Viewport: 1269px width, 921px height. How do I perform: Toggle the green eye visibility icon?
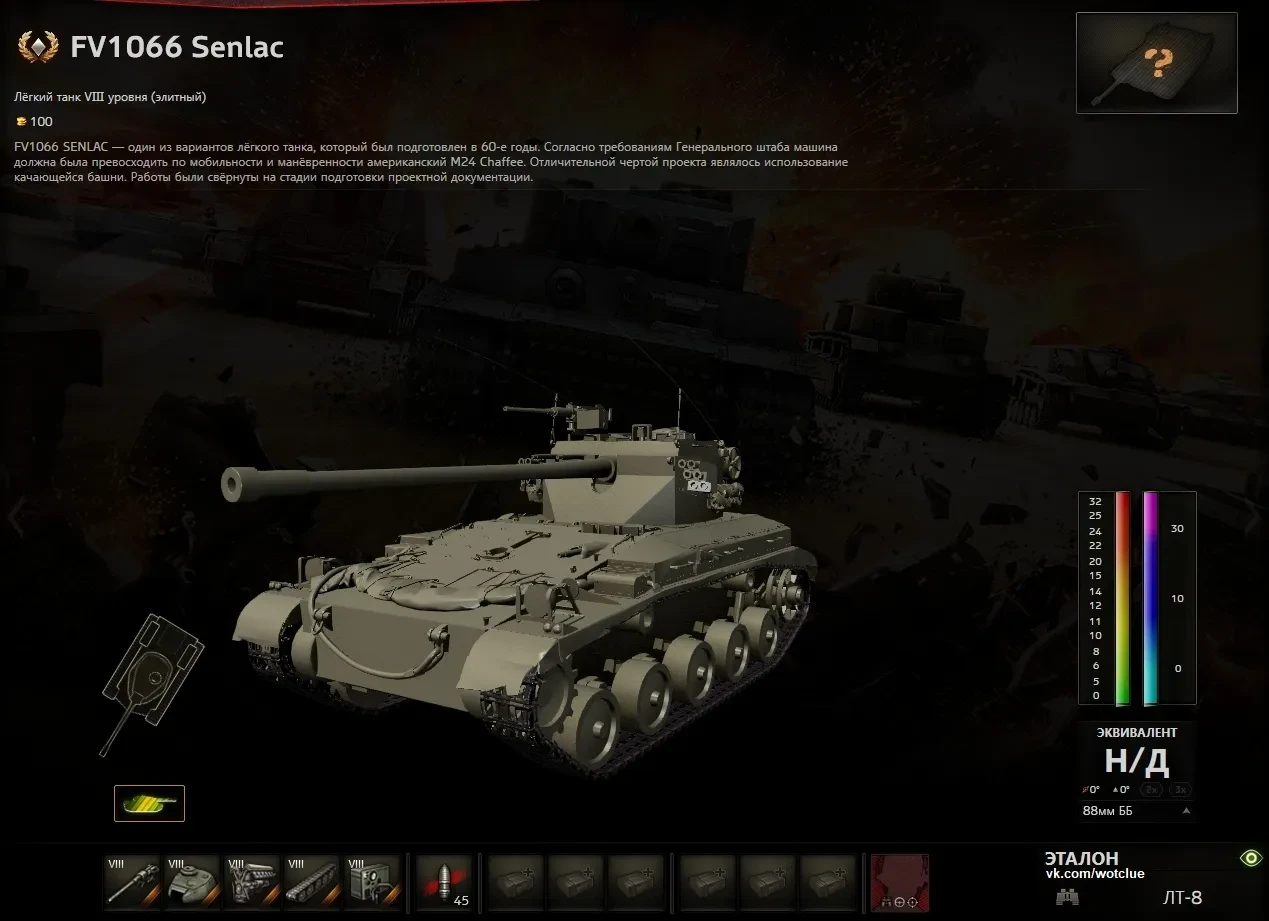[x=1250, y=858]
